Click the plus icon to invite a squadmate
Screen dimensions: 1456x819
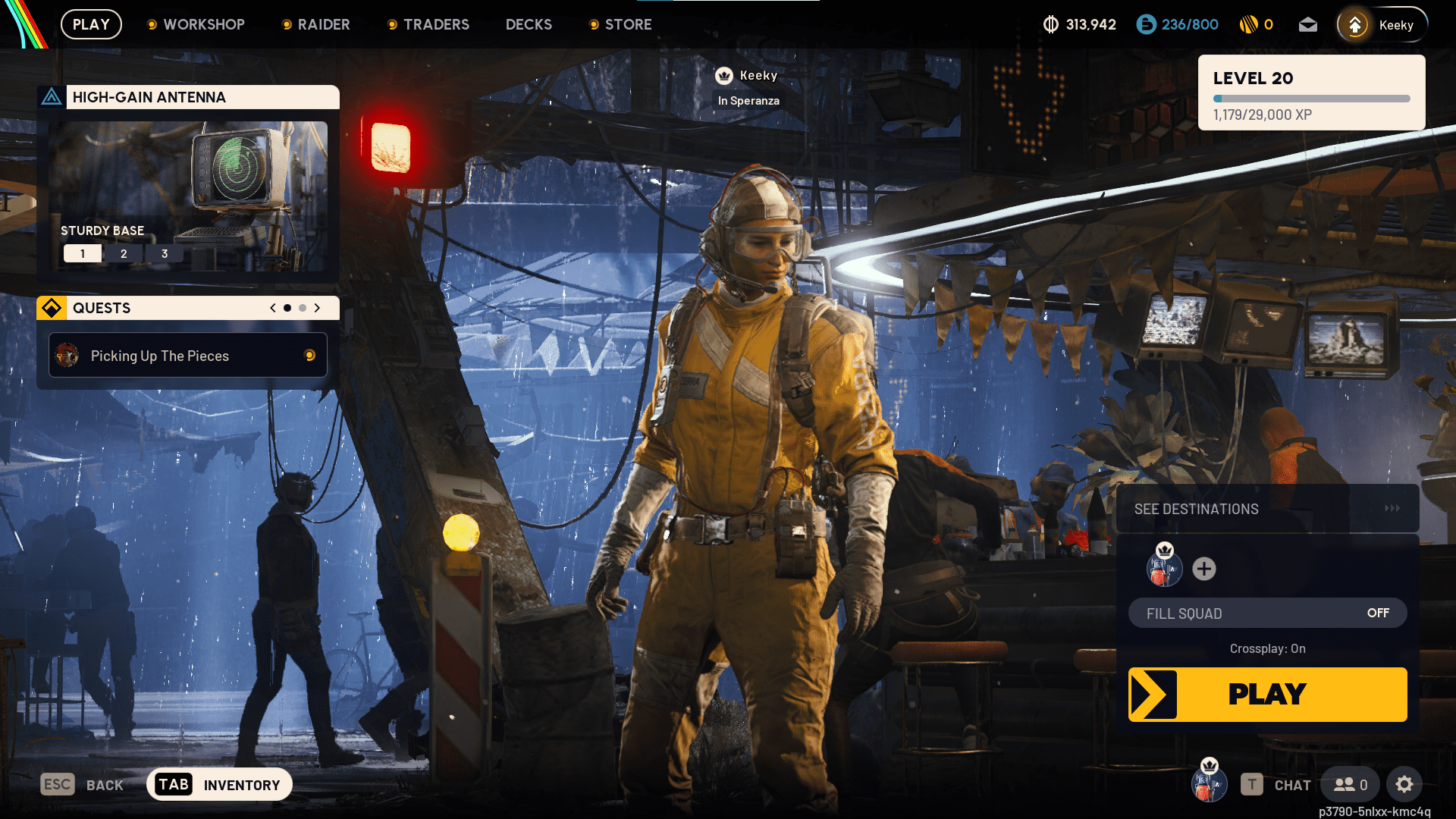click(1204, 569)
